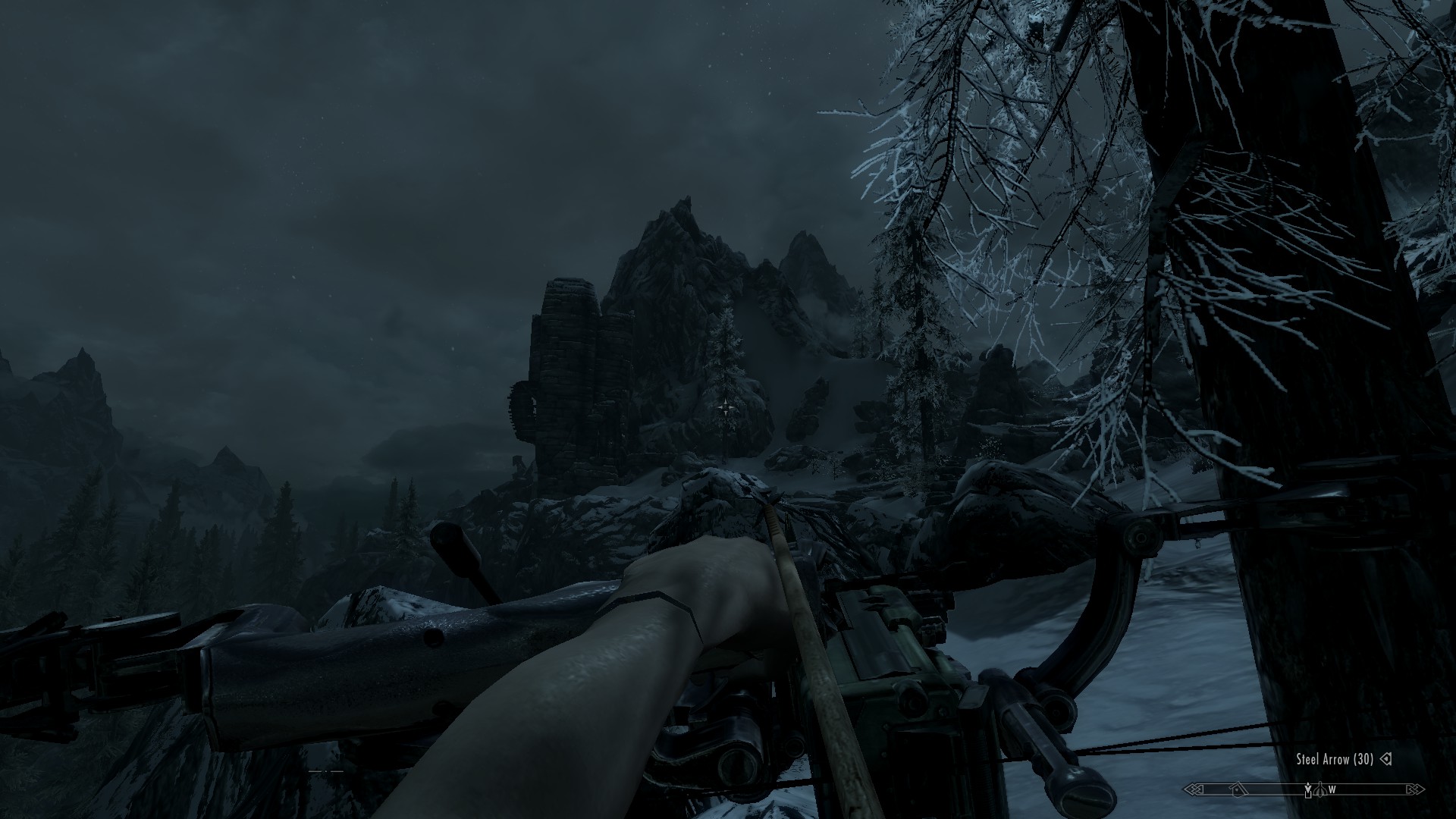Screen dimensions: 1456x819
Task: Click the Steel Arrow ammo icon
Action: 1385,759
